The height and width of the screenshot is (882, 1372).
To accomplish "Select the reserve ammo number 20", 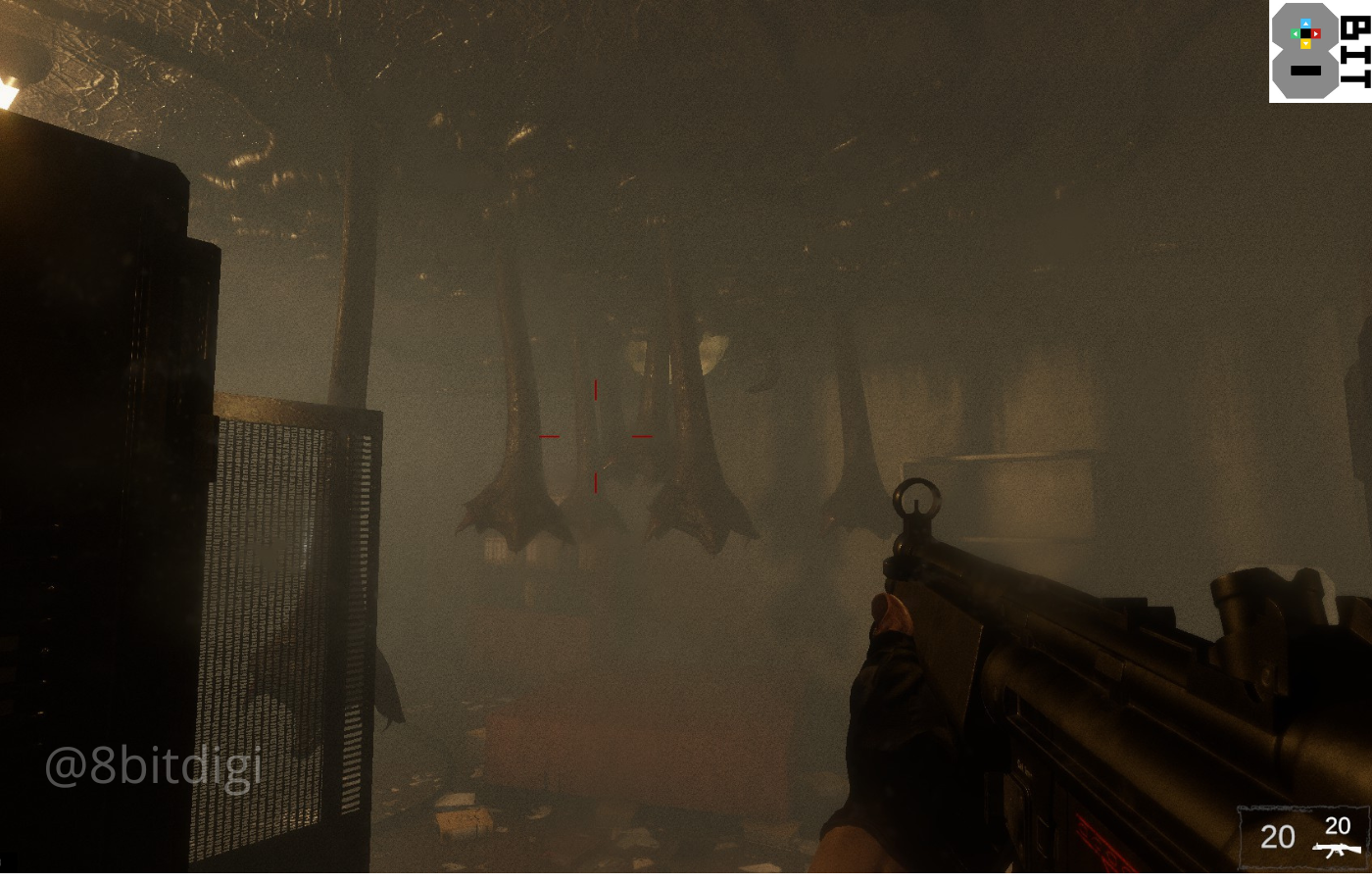I will click(1337, 826).
